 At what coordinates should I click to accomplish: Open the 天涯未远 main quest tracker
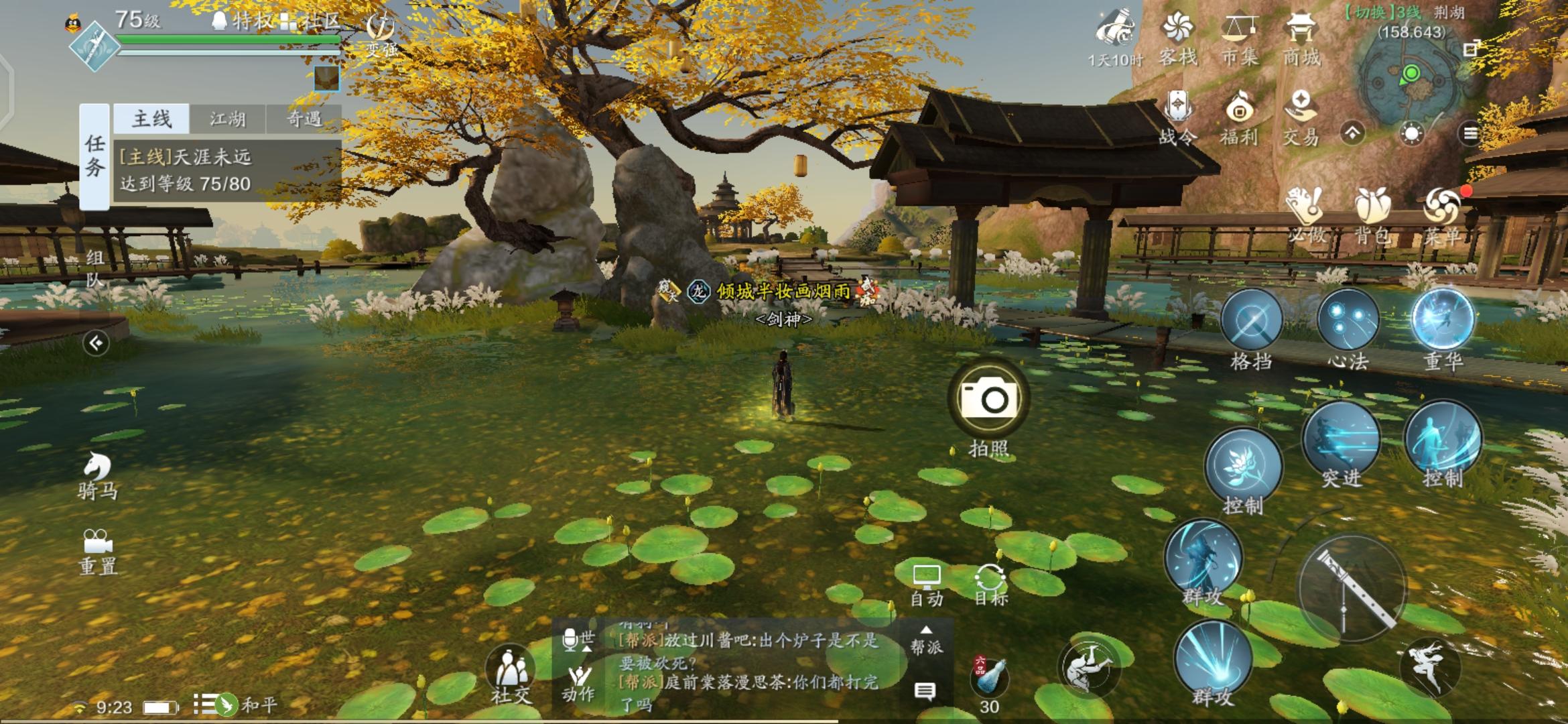coord(226,170)
